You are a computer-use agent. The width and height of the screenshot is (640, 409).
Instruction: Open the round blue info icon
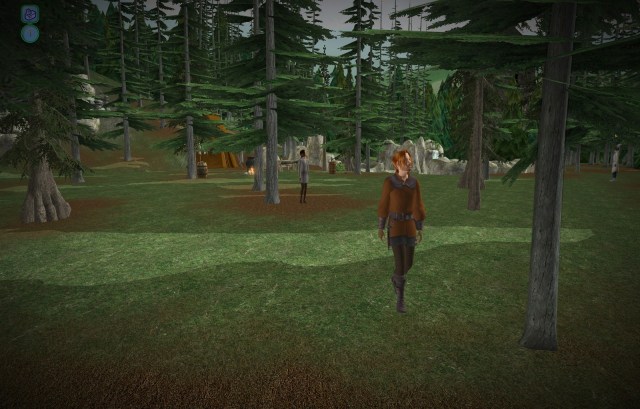pyautogui.click(x=30, y=34)
